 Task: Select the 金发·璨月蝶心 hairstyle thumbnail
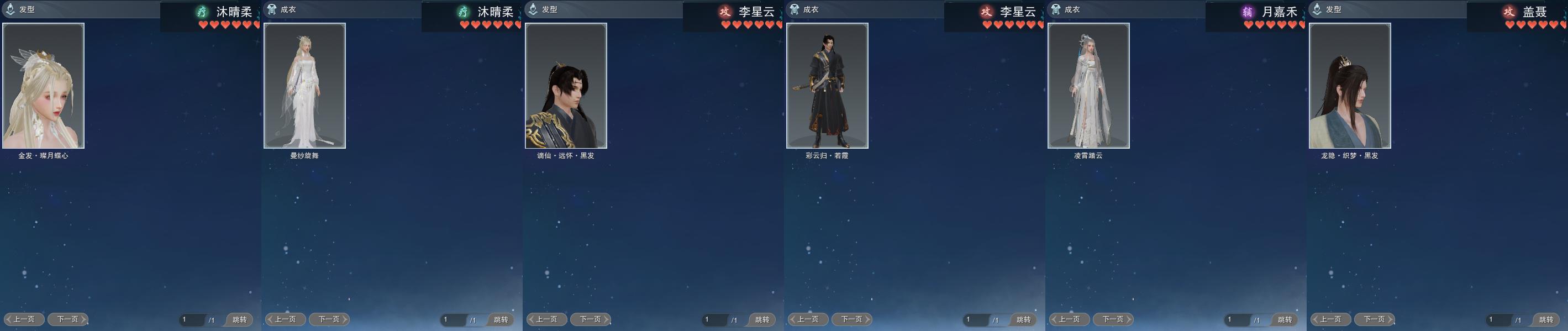[43, 86]
